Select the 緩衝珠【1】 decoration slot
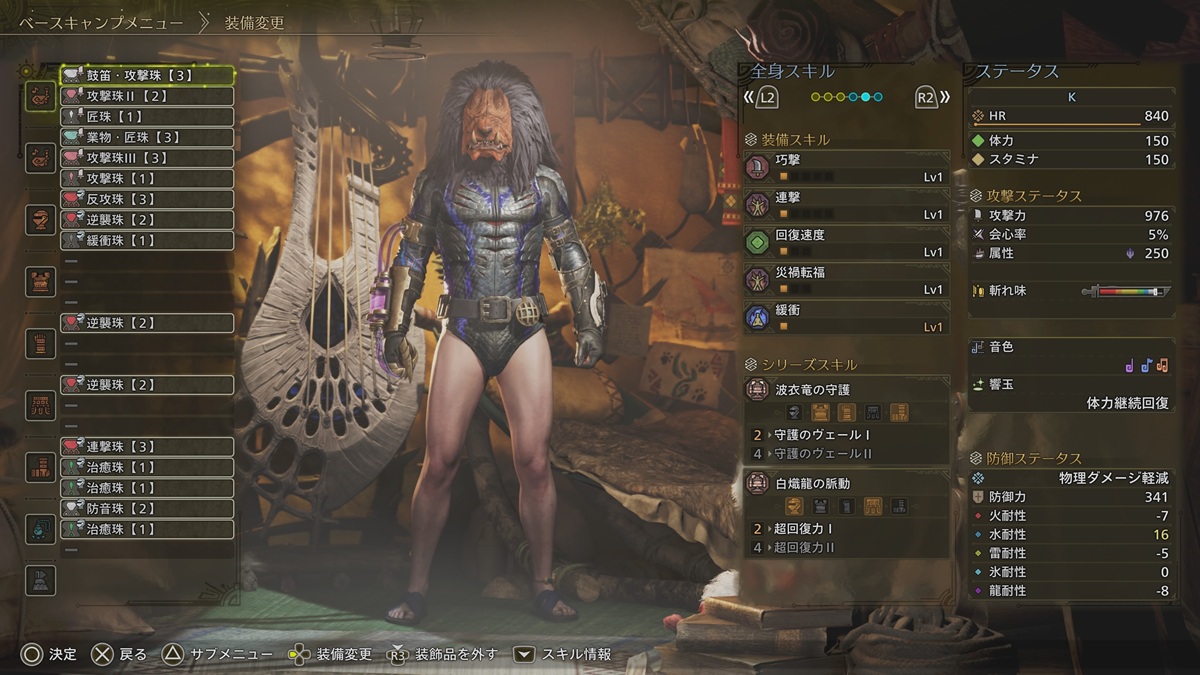 [147, 240]
